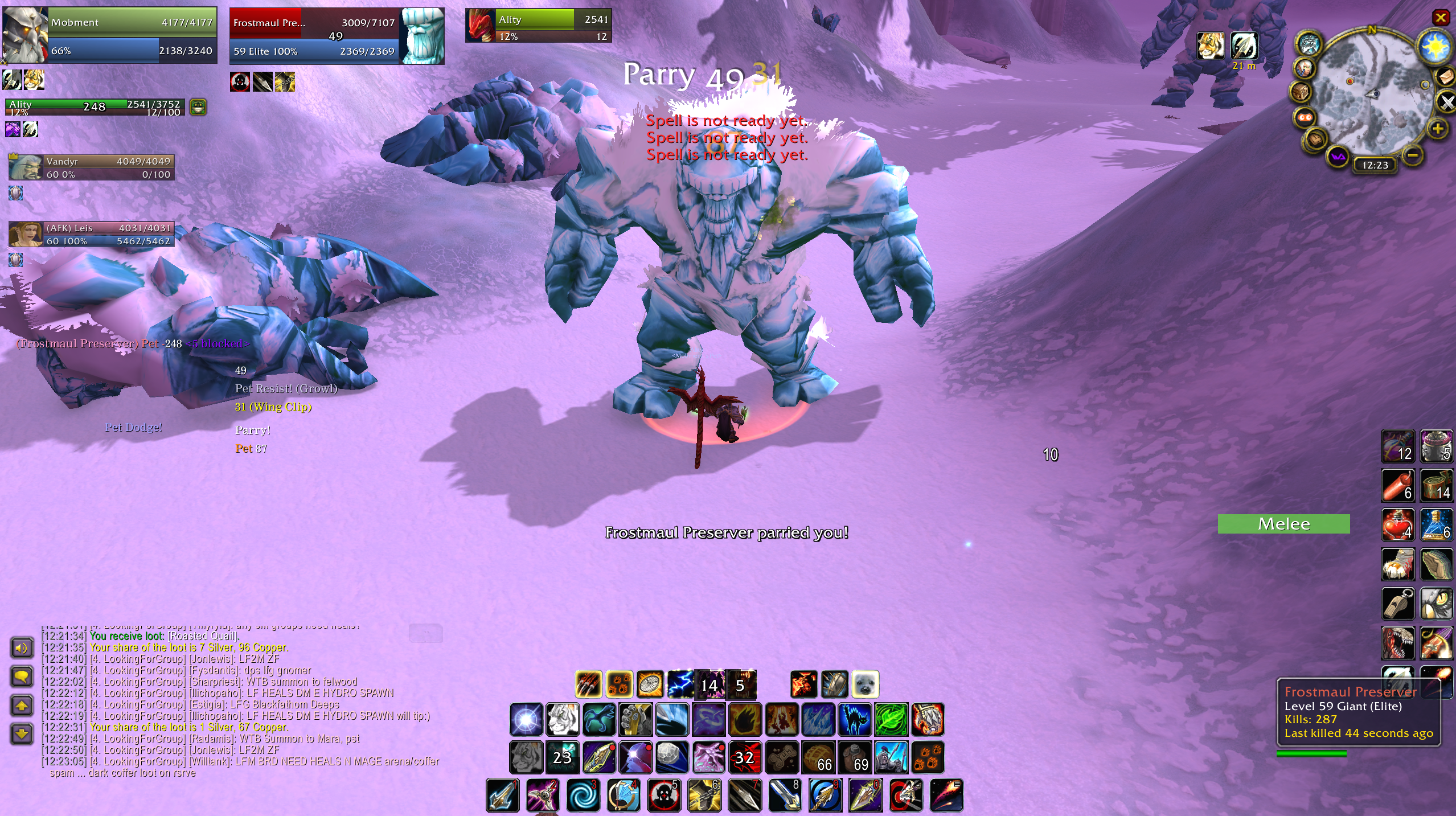This screenshot has width=1456, height=816.
Task: Cast the skull crosshair ability in slot 5
Action: click(x=664, y=795)
